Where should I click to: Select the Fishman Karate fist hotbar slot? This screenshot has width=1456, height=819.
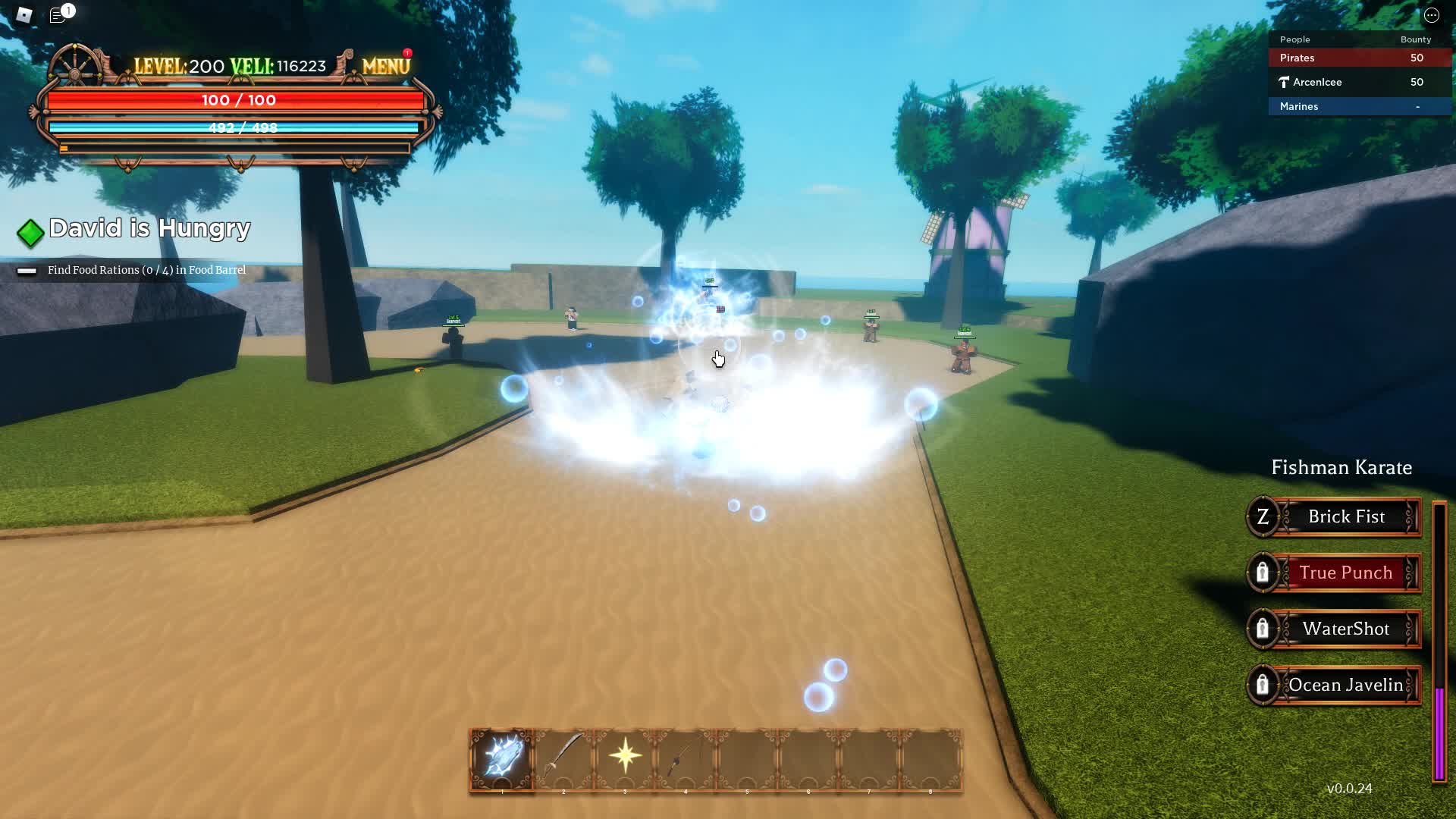pyautogui.click(x=501, y=758)
